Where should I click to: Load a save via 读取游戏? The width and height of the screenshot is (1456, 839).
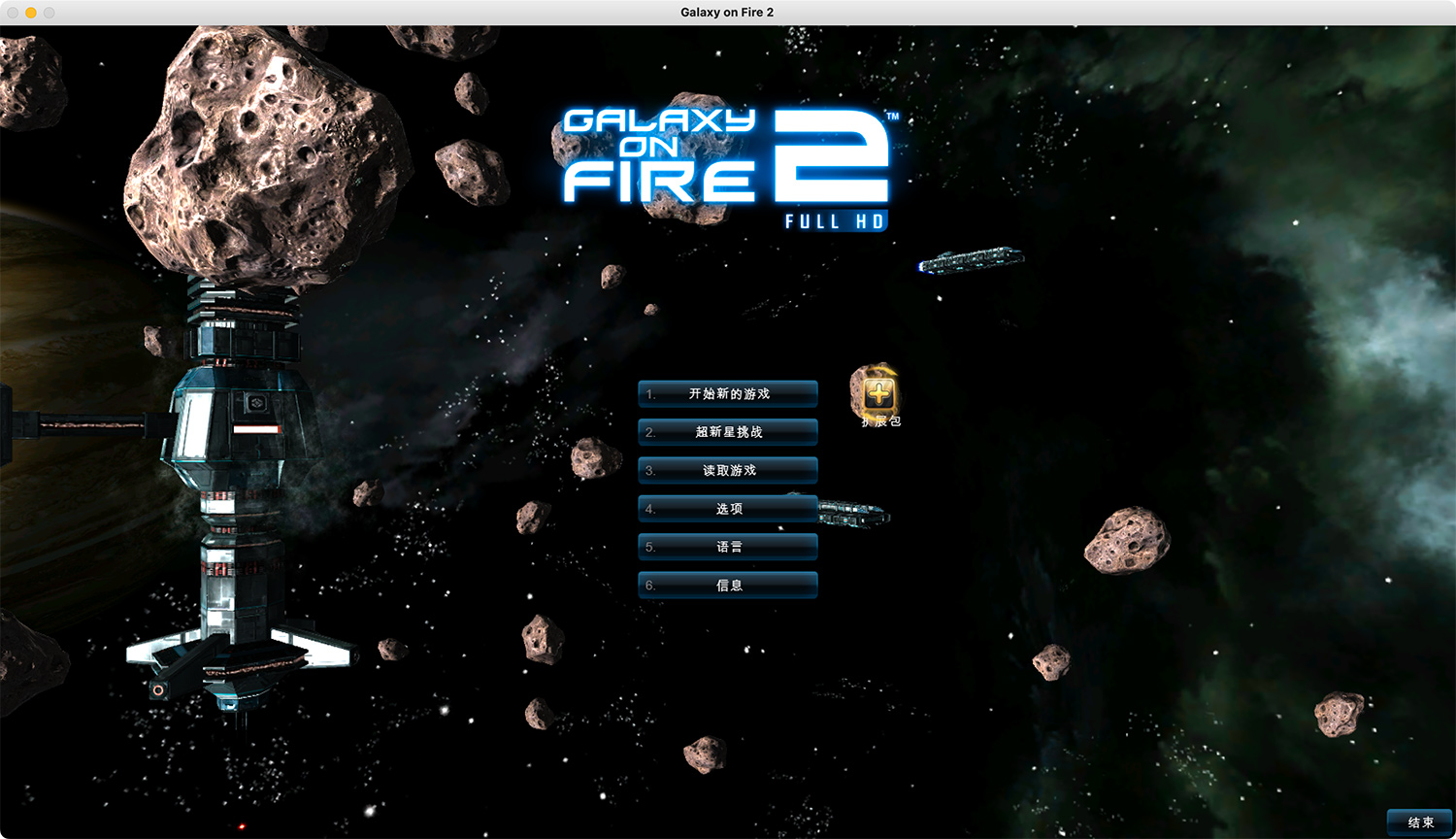point(728,470)
